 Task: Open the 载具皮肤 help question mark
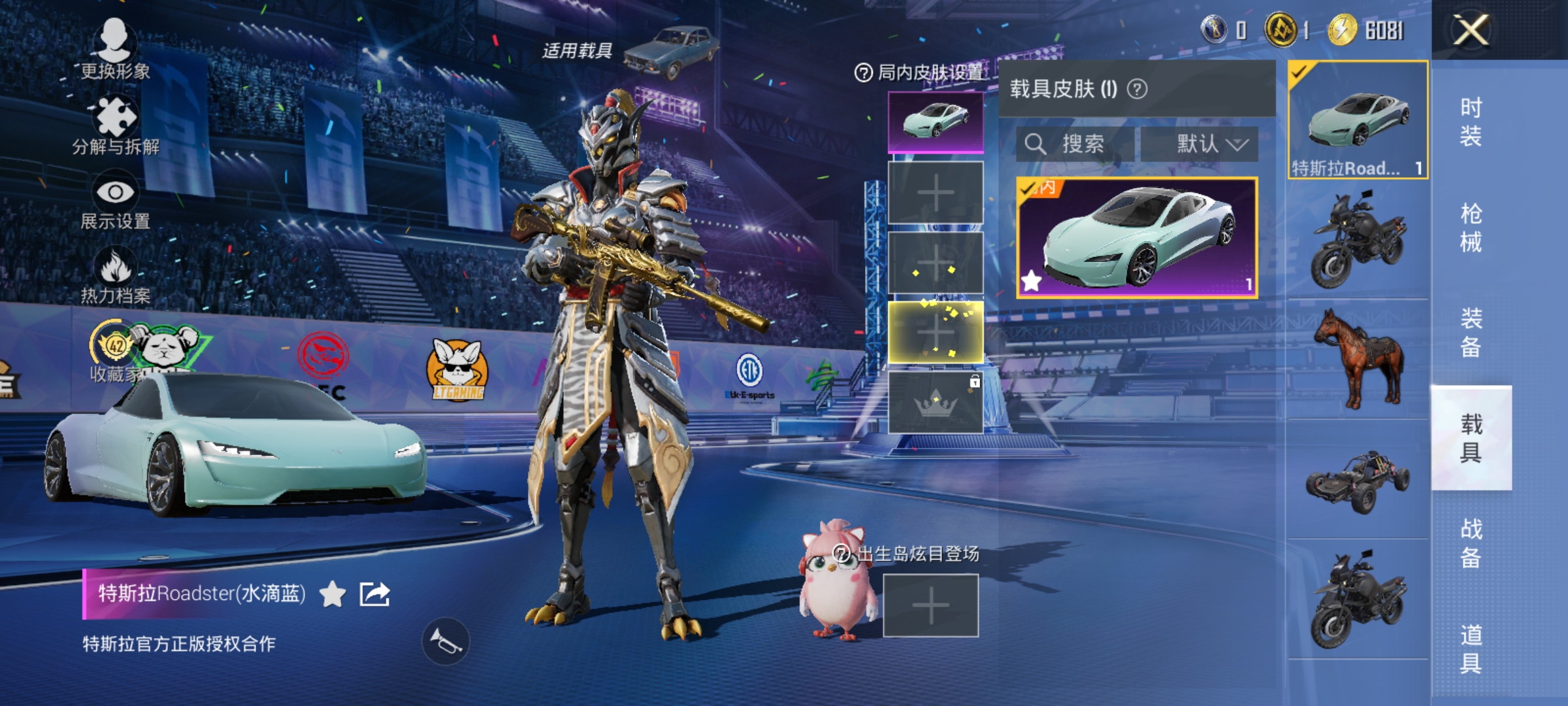tap(1137, 89)
